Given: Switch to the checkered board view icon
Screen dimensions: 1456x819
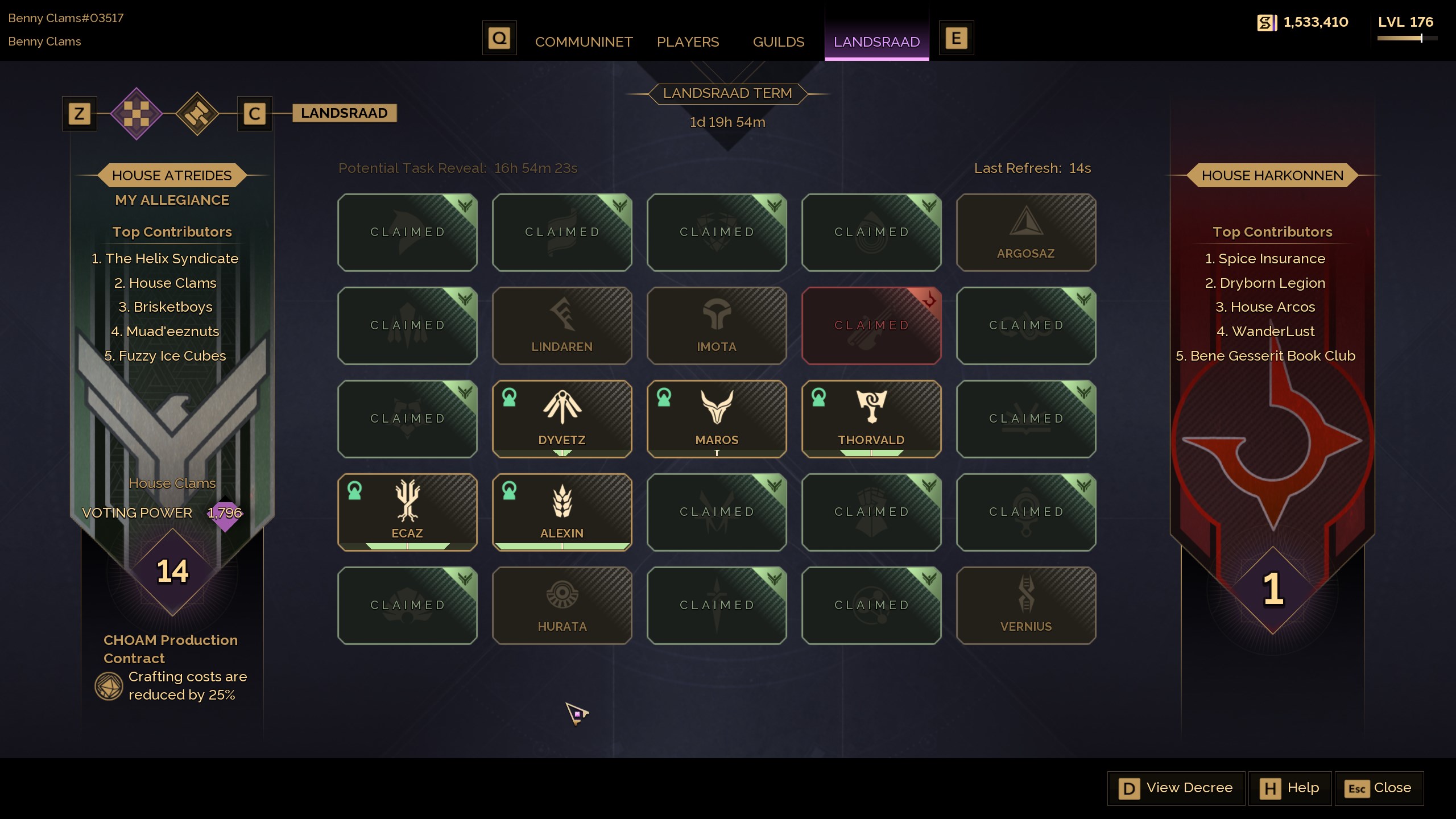Looking at the screenshot, I should click(136, 114).
